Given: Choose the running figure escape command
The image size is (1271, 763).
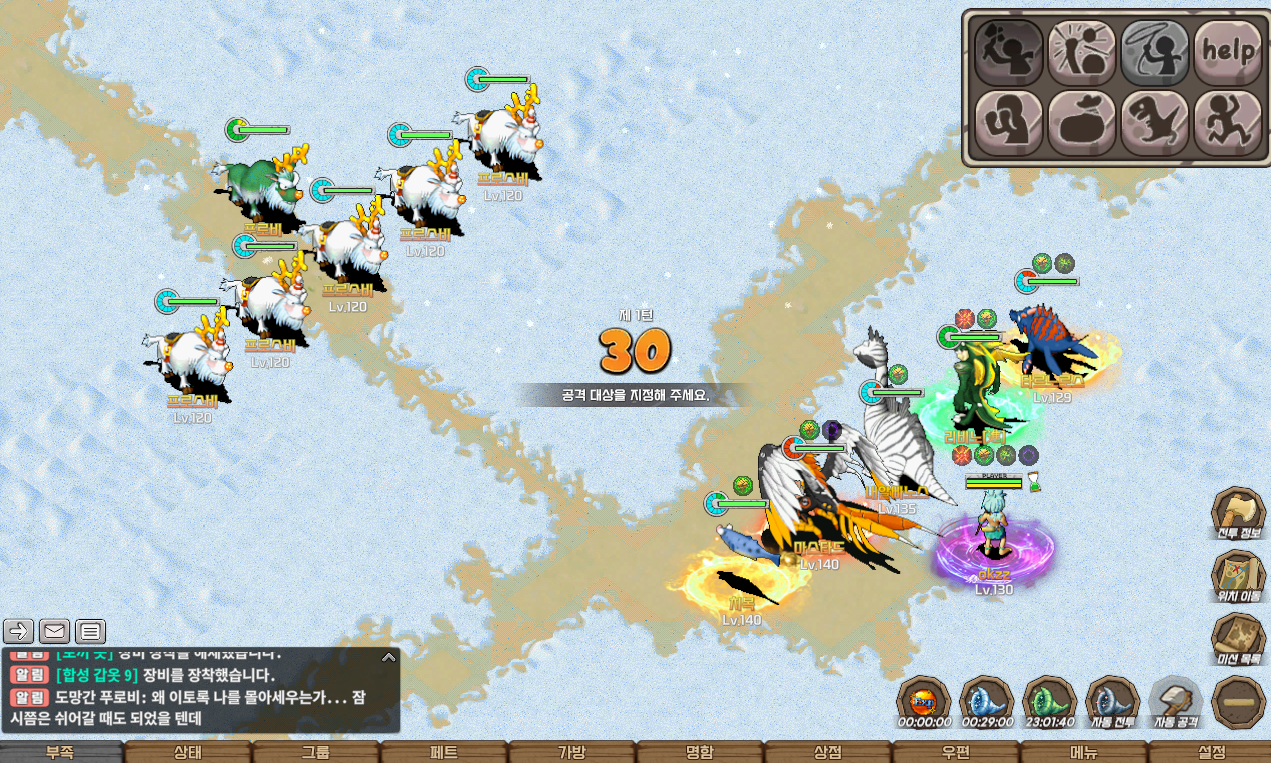Looking at the screenshot, I should coord(1227,123).
